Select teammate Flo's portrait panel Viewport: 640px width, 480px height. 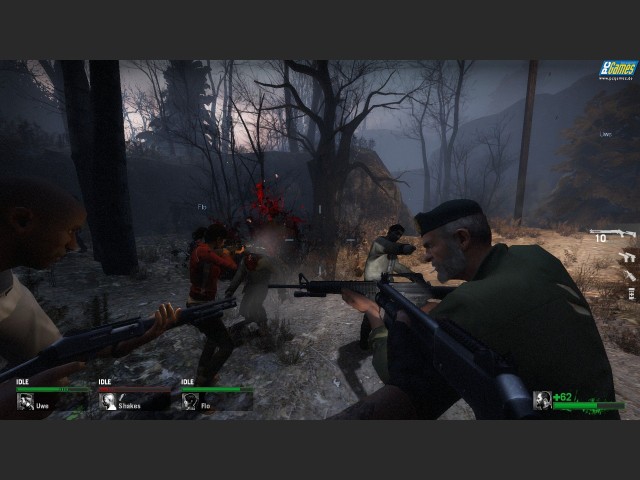tap(191, 402)
